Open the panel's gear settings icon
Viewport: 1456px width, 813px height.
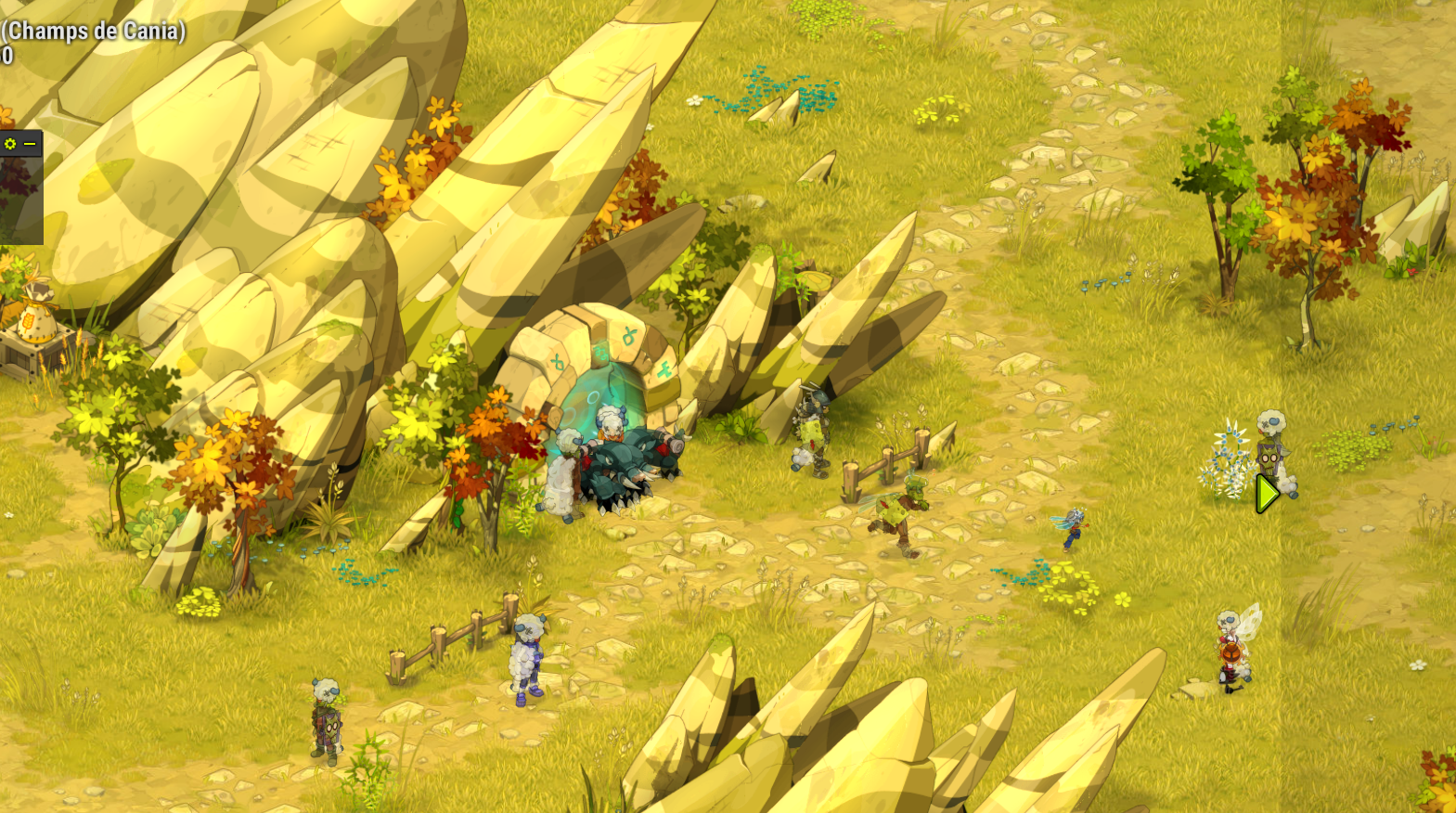(10, 144)
